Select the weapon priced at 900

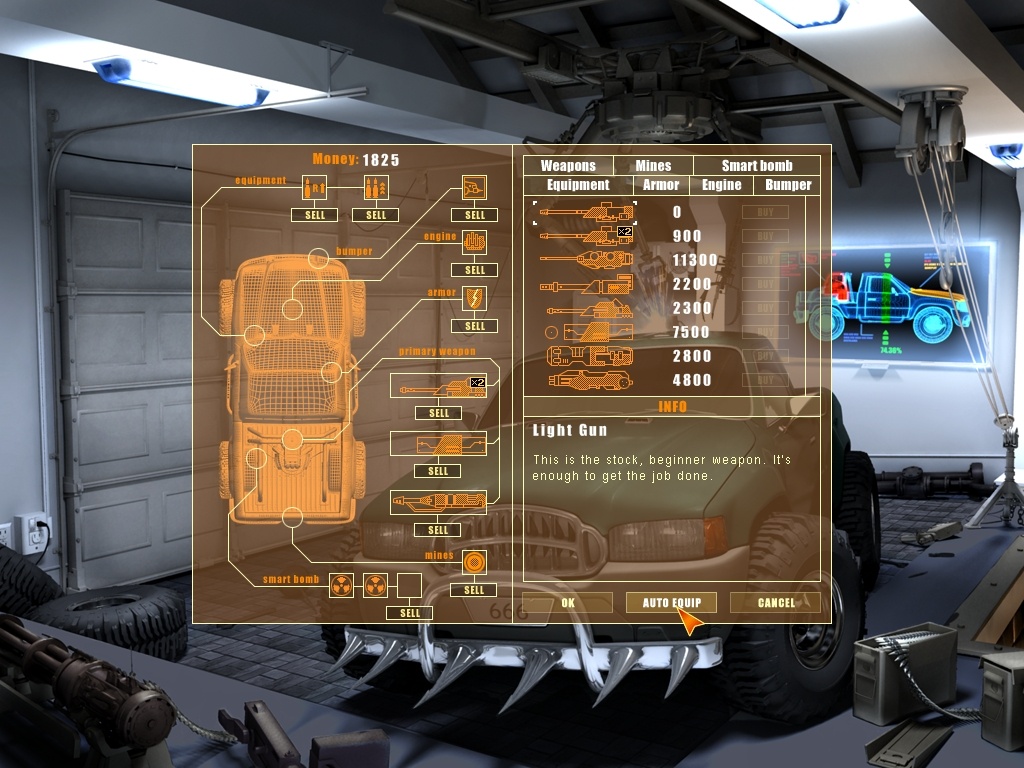click(x=586, y=236)
